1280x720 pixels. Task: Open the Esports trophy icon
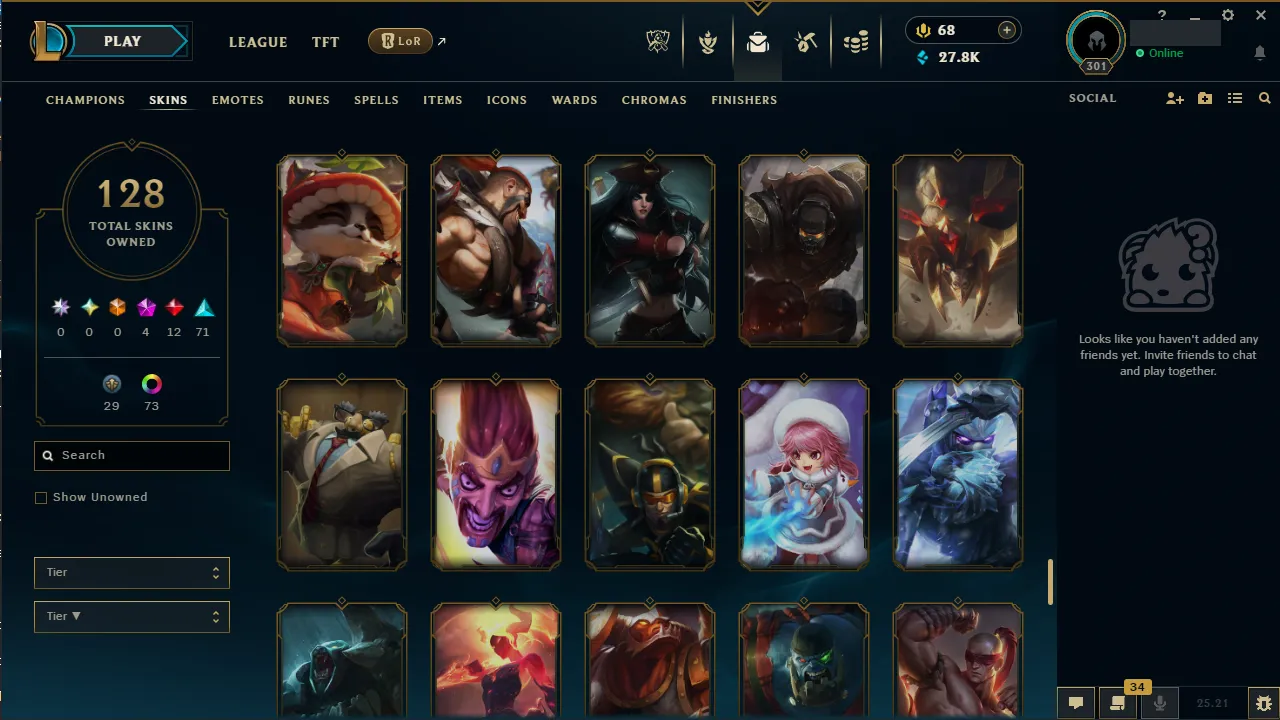(658, 42)
